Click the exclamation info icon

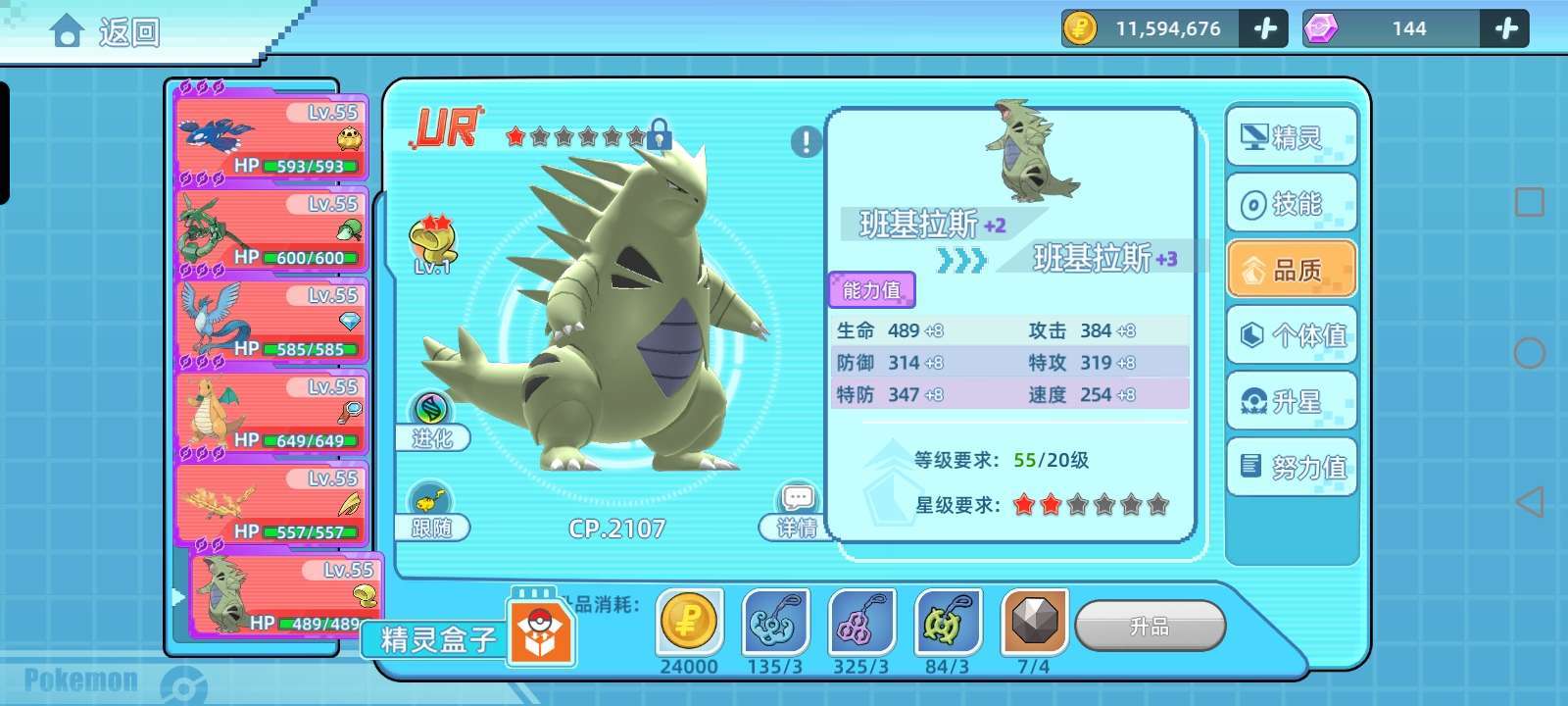(806, 142)
